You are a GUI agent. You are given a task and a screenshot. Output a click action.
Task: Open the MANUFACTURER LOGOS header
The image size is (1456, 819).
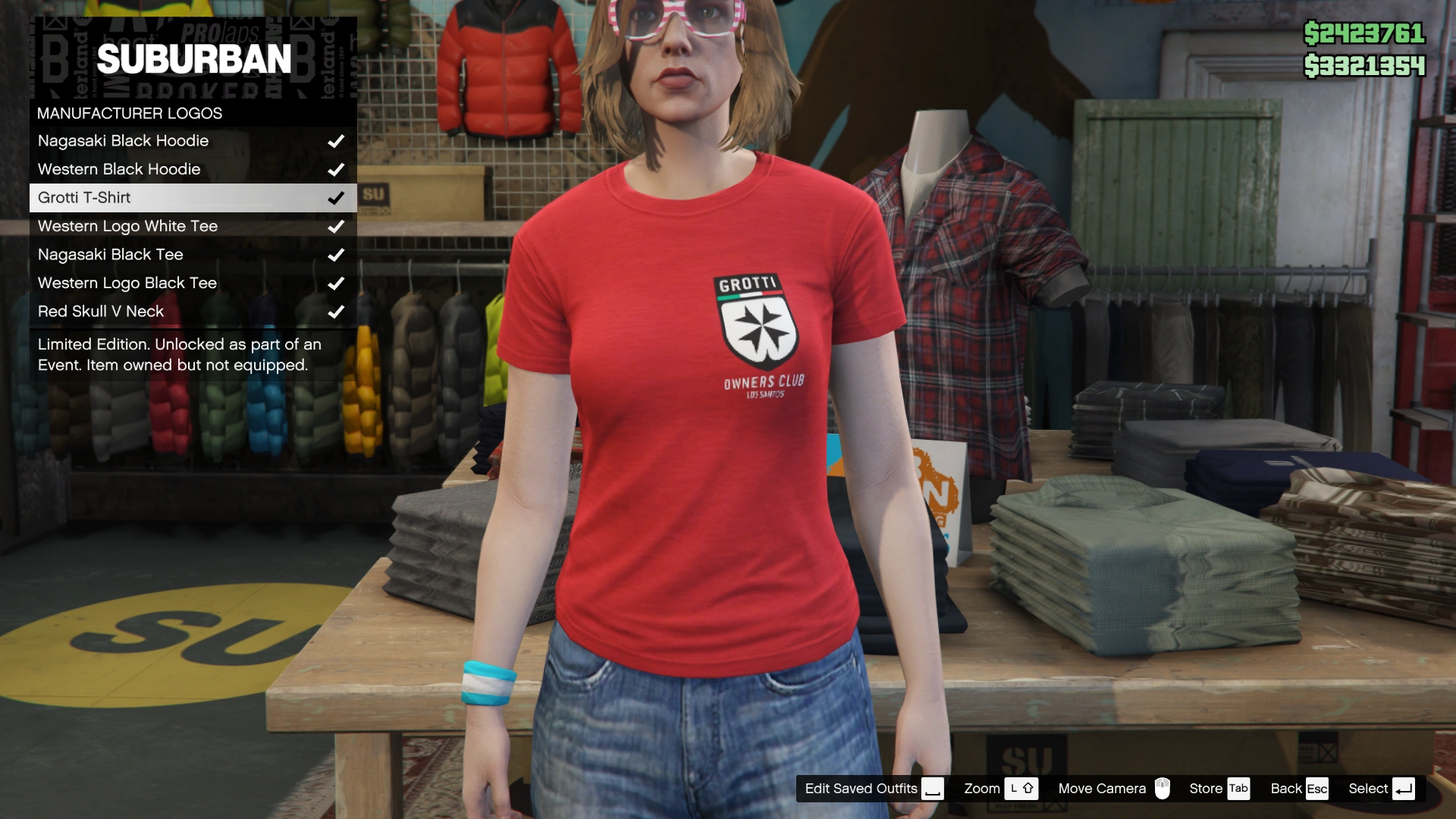129,113
